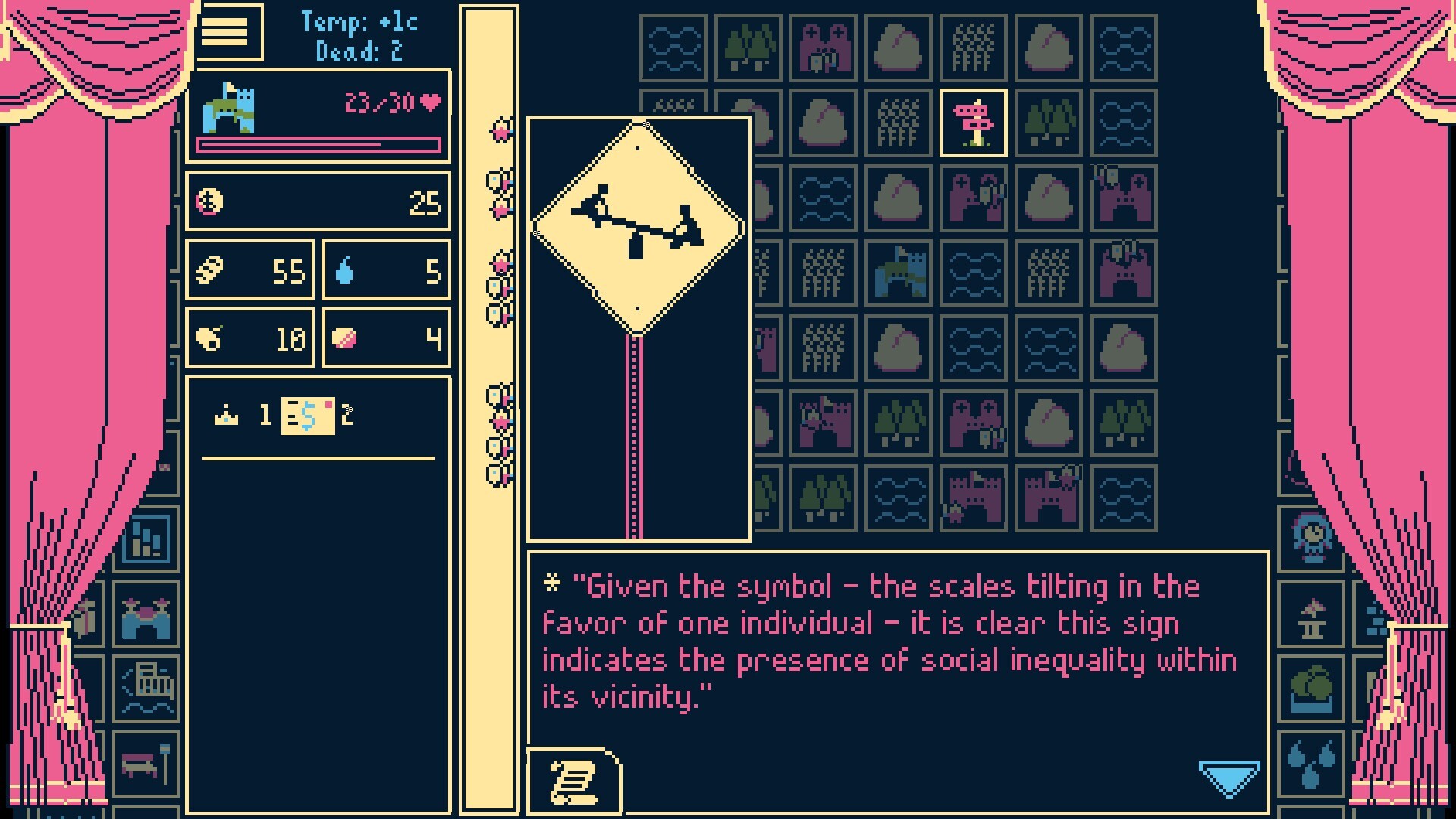Click the pink shell resource icon showing 4
This screenshot has width=1456, height=819.
[x=343, y=338]
